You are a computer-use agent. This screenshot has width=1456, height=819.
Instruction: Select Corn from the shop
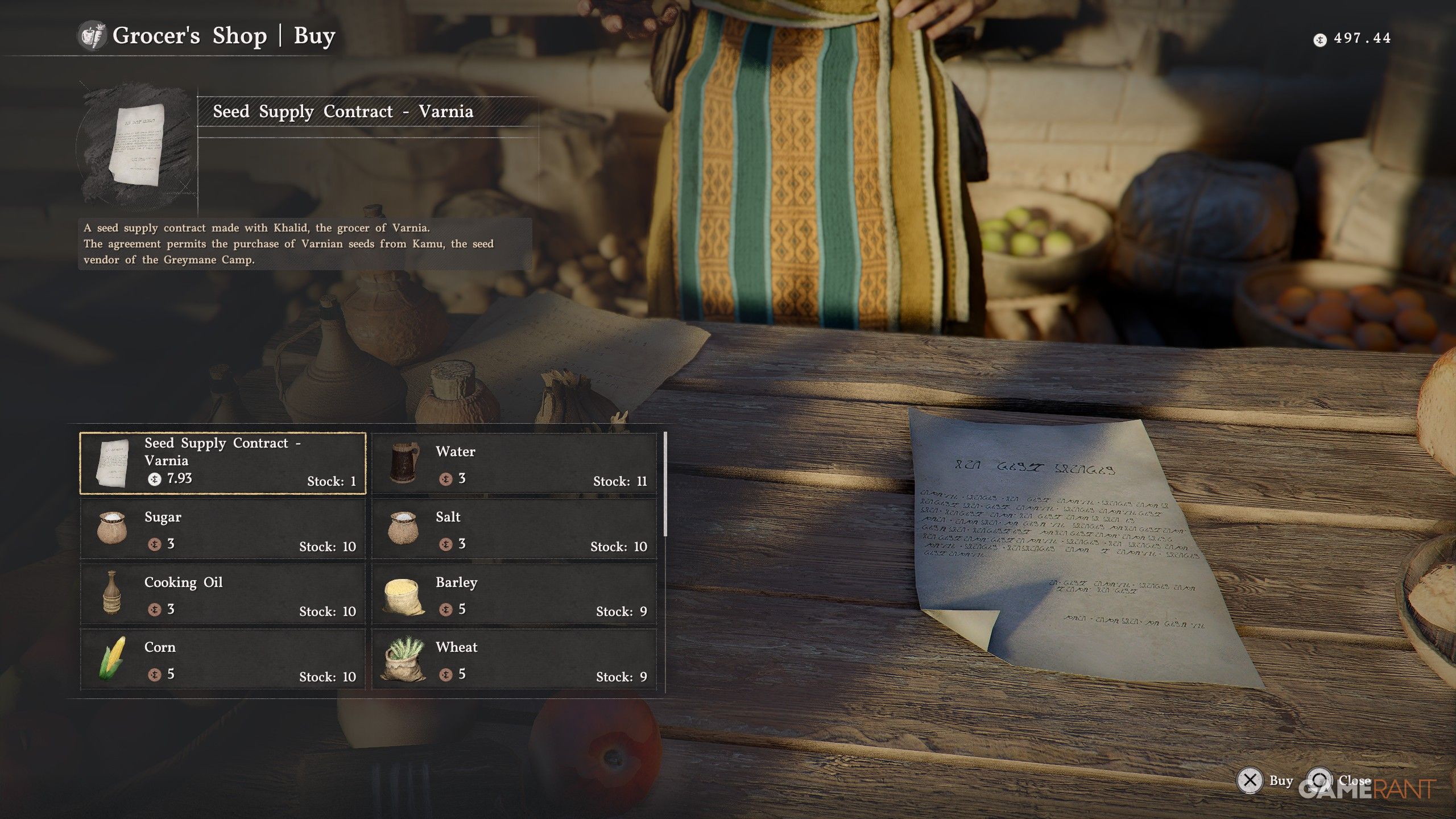222,660
